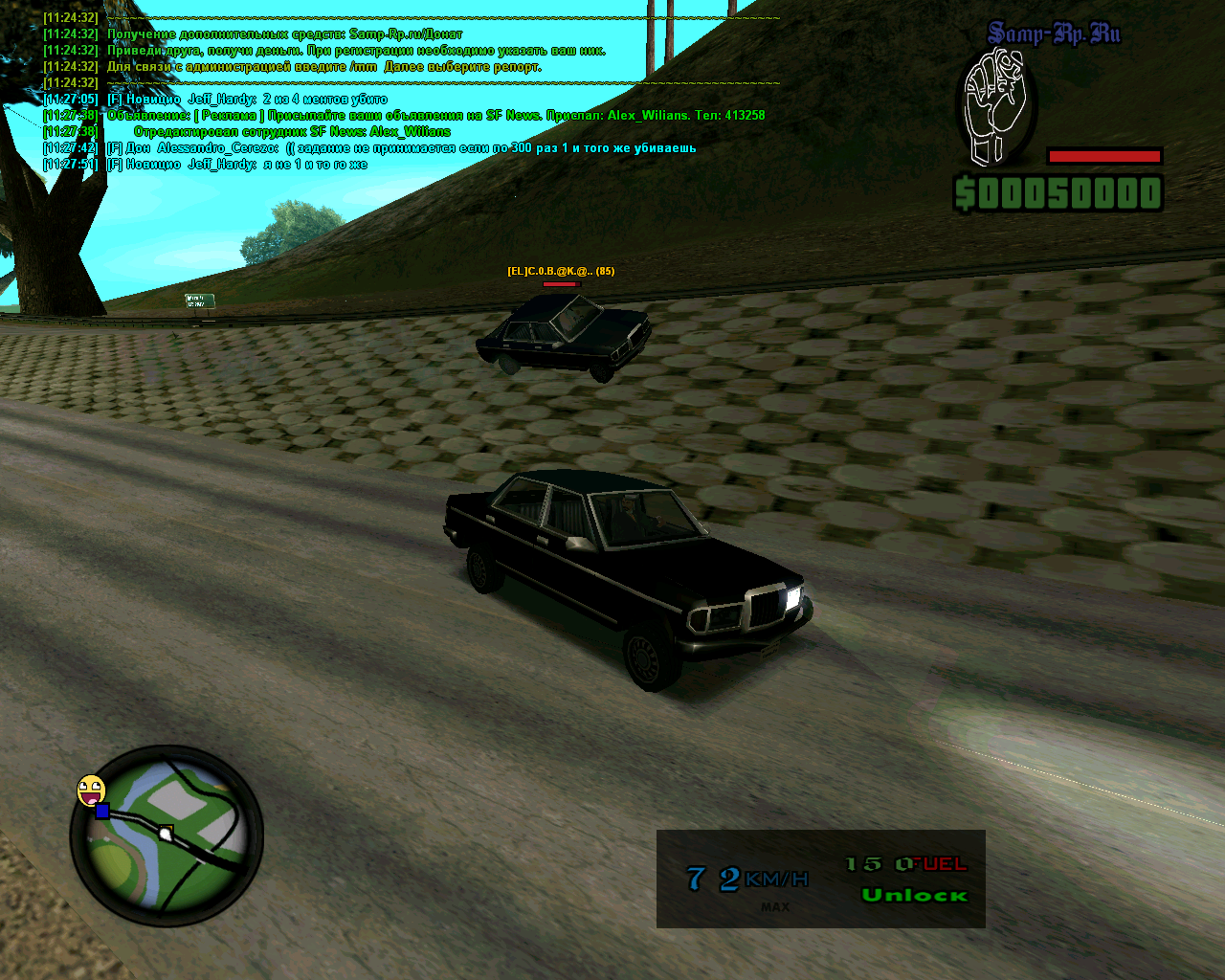Toggle the green Unlock vehicle status label
This screenshot has height=980, width=1225.
(914, 896)
